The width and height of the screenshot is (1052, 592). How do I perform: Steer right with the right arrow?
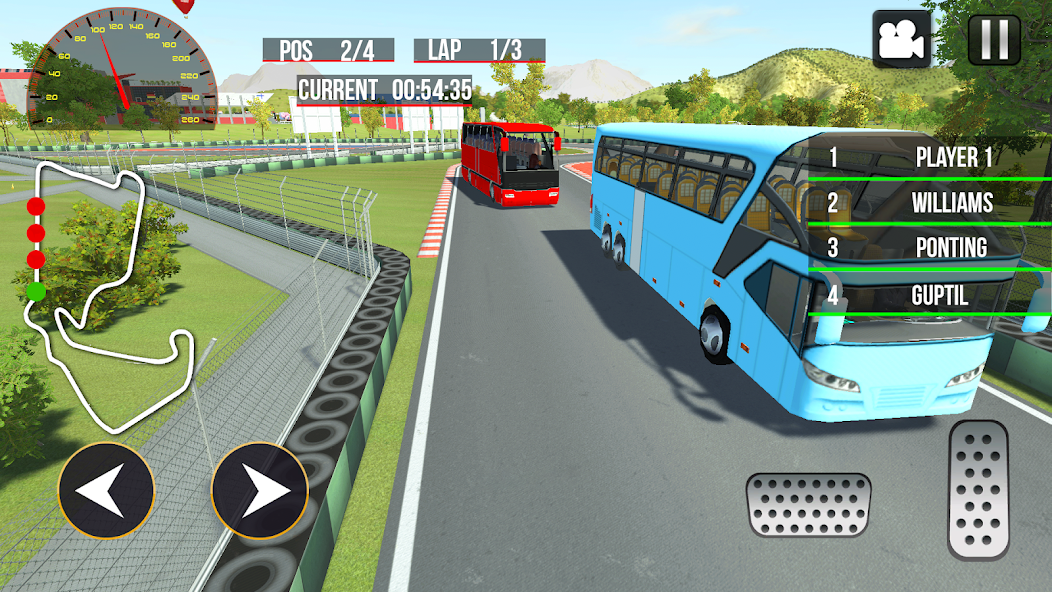click(x=259, y=491)
